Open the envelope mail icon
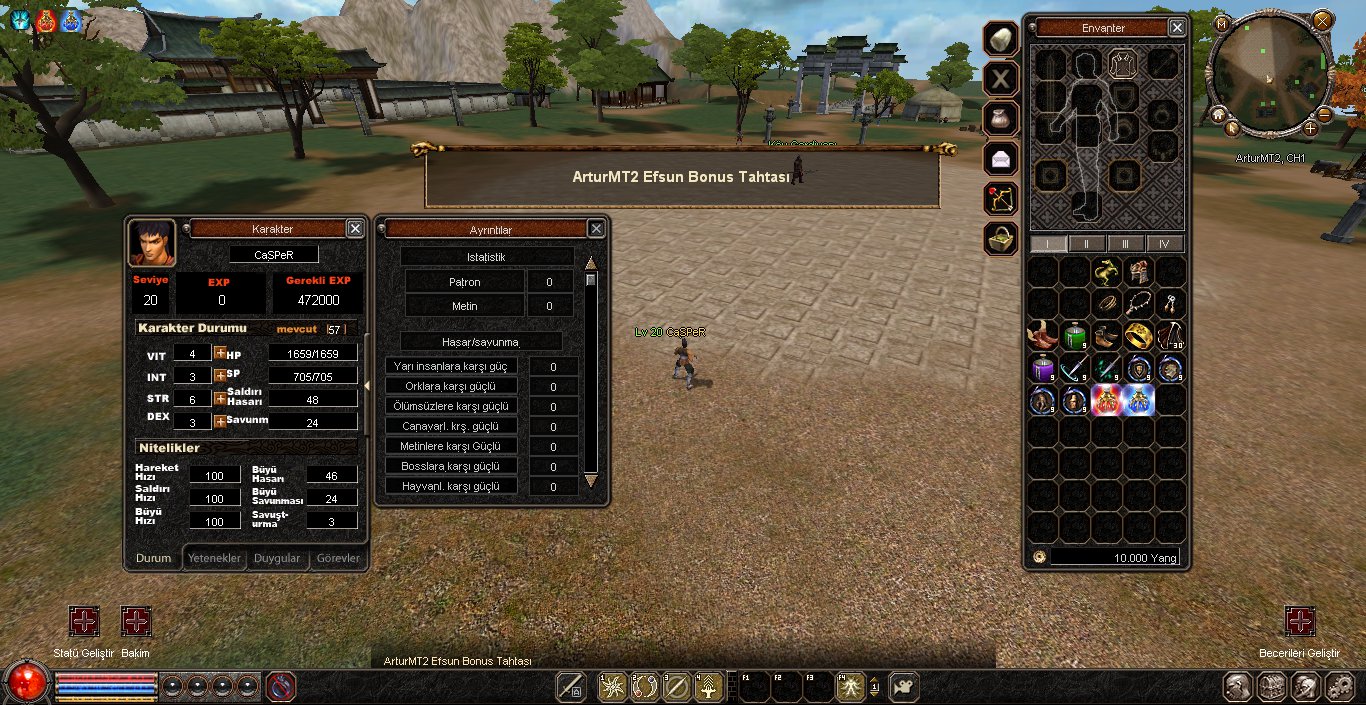This screenshot has height=705, width=1366. coord(1001,159)
